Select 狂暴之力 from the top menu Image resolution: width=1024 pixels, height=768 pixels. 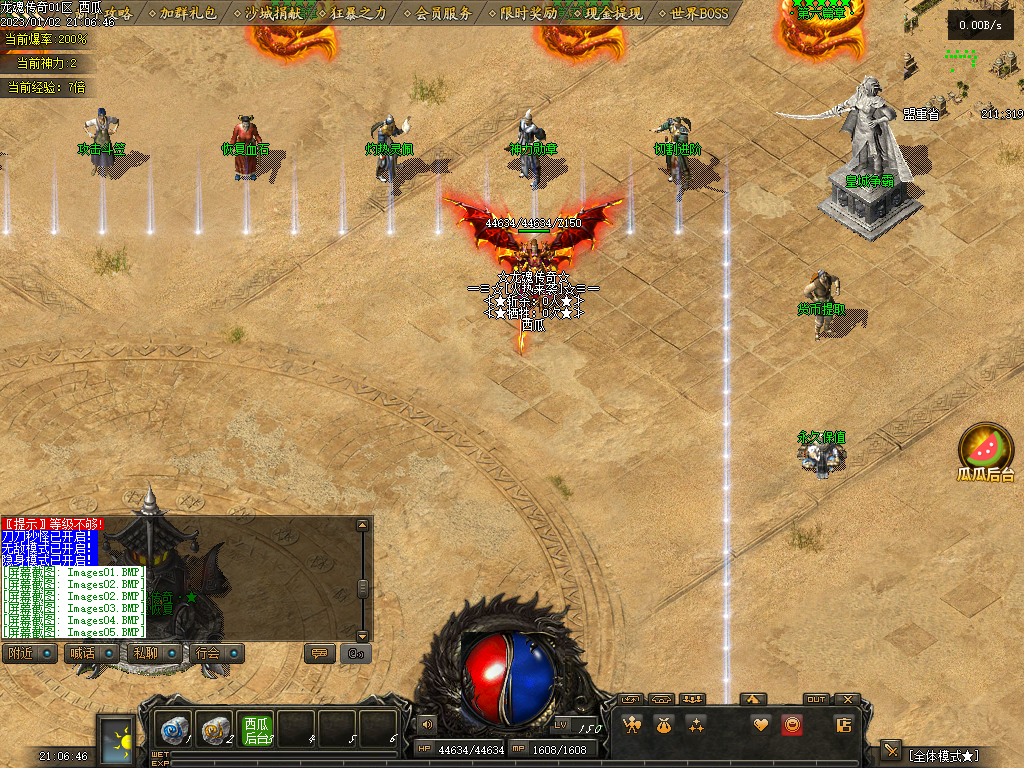pos(358,14)
